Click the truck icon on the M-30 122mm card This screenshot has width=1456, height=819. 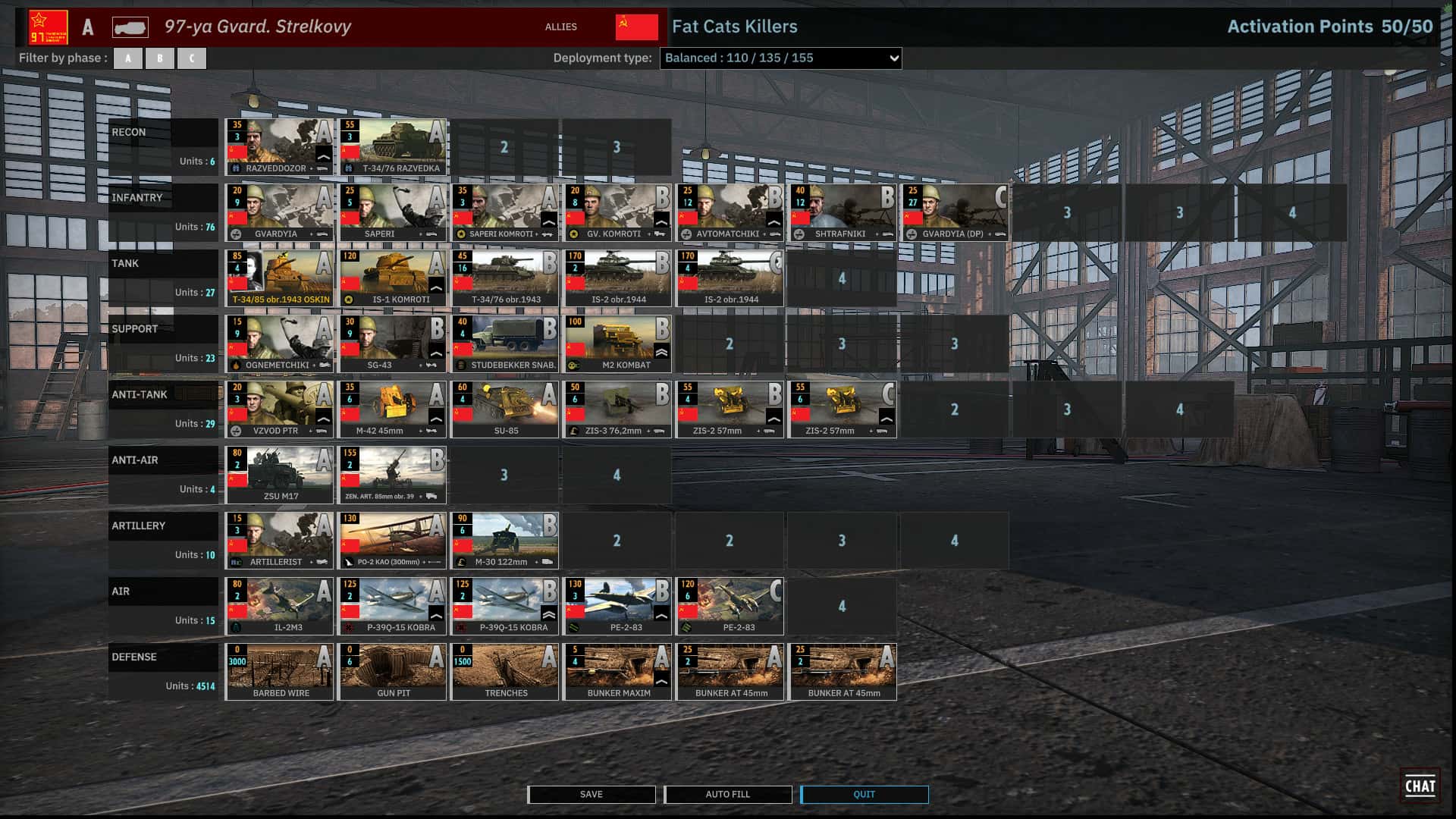point(548,563)
